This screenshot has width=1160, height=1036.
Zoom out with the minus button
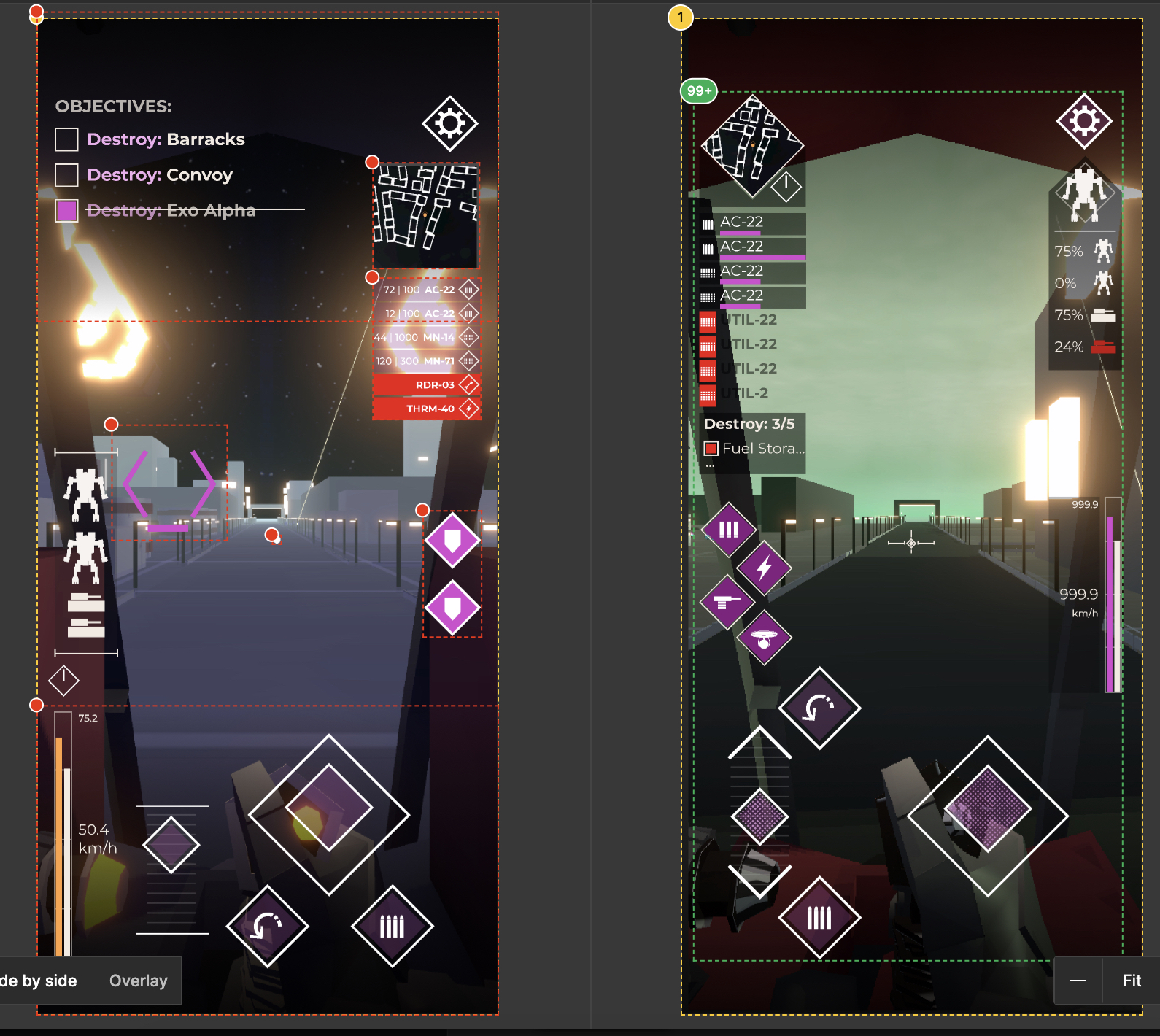tap(1078, 981)
